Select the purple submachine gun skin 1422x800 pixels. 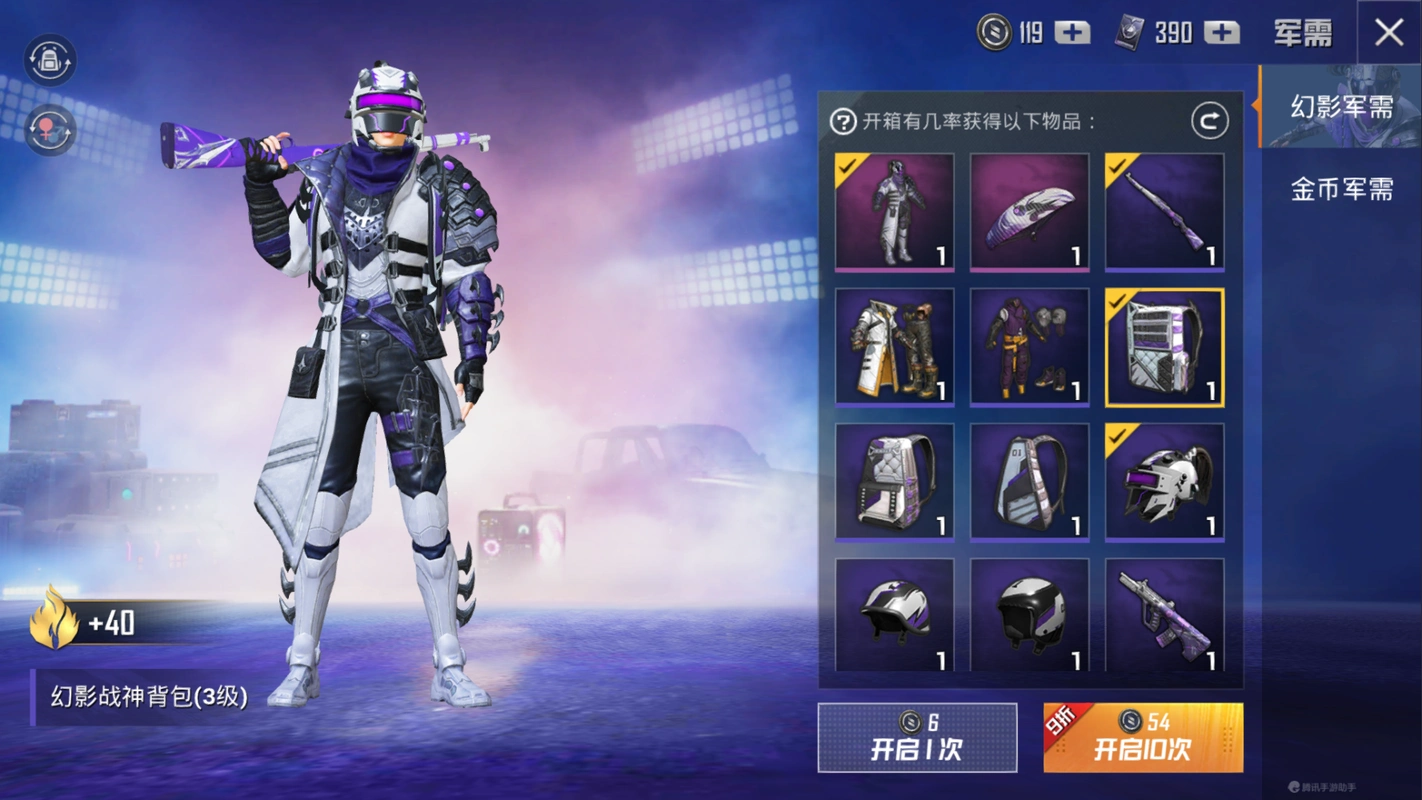coord(1164,615)
